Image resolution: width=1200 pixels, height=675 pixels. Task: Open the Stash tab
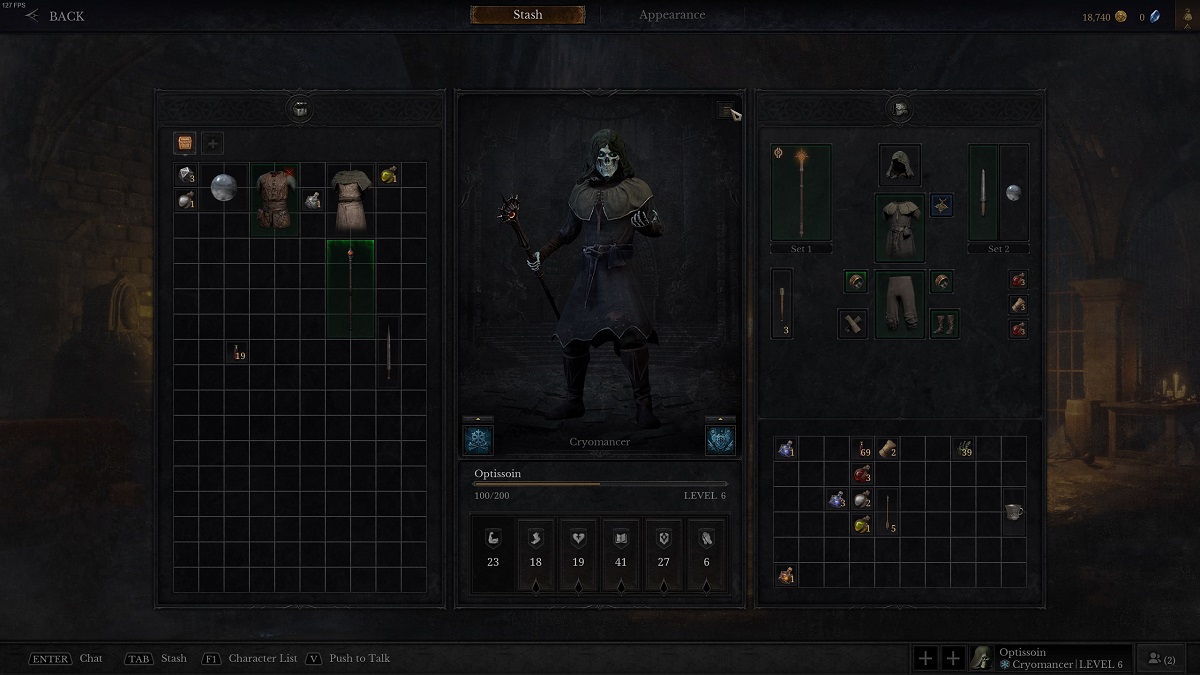(x=527, y=15)
